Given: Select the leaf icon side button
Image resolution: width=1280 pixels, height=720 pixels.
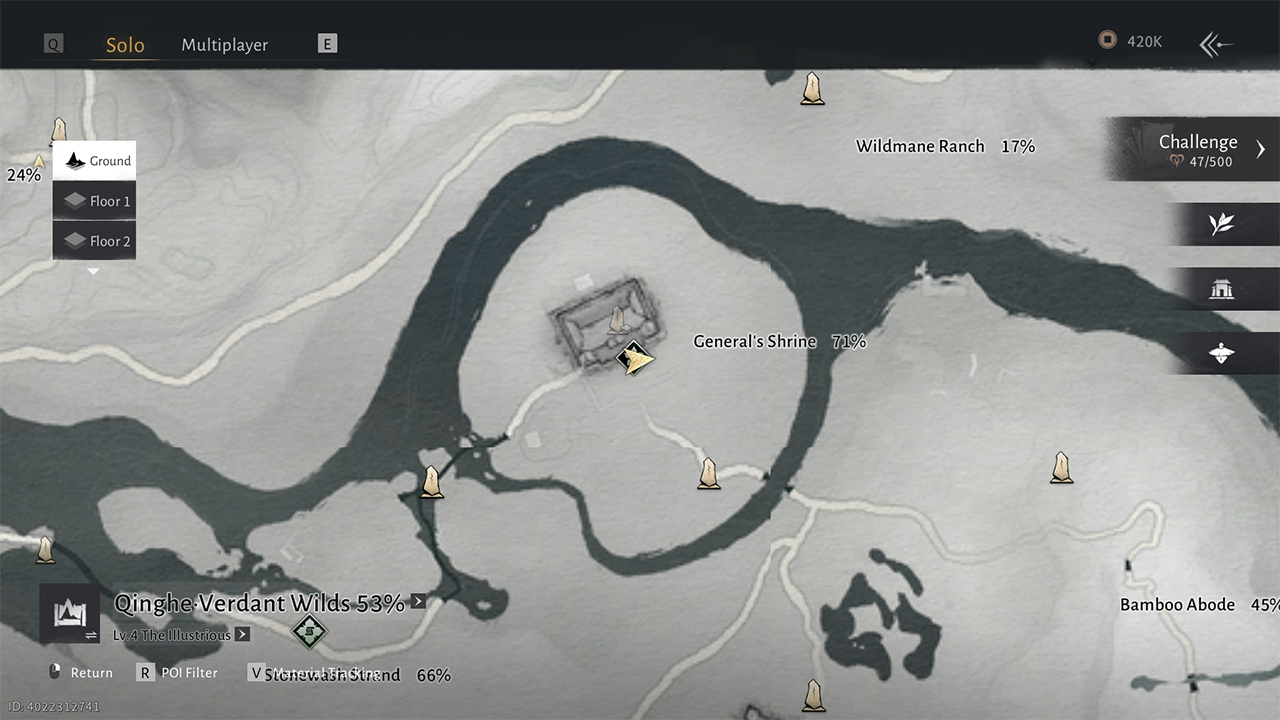Looking at the screenshot, I should 1221,224.
